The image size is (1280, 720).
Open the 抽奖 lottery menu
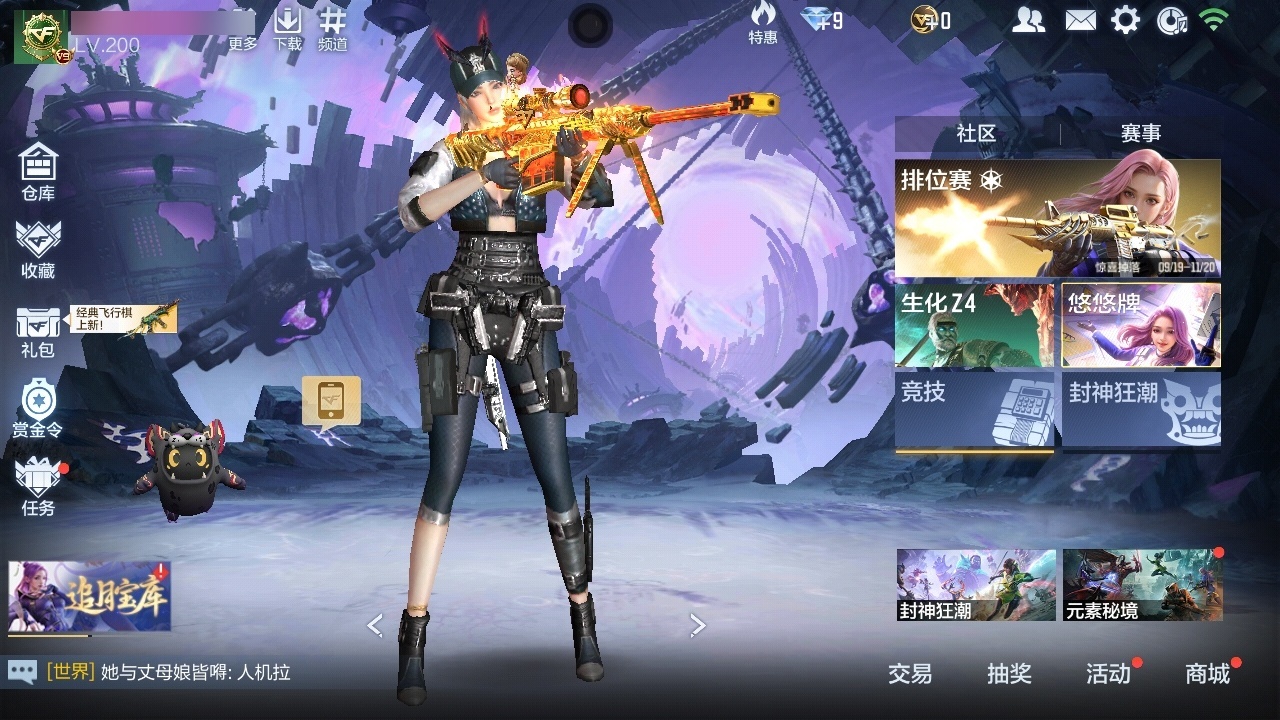1009,674
